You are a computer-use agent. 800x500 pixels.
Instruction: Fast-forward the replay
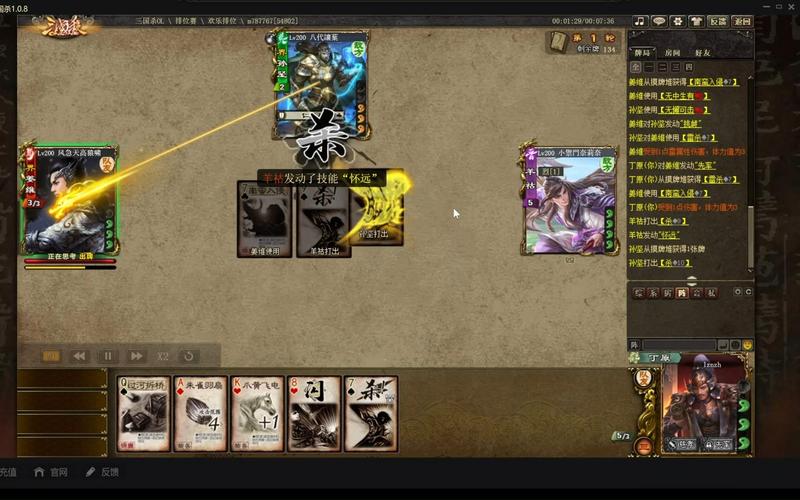pyautogui.click(x=137, y=356)
